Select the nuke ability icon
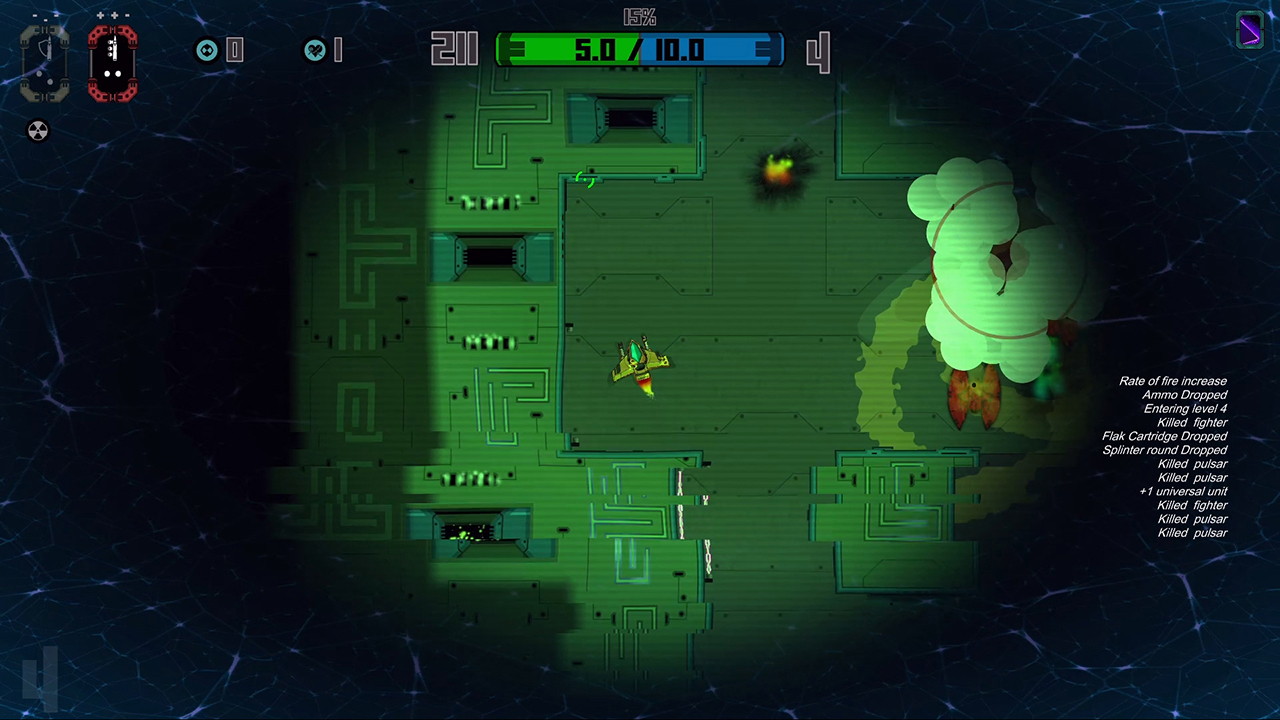This screenshot has width=1280, height=720. (x=38, y=131)
